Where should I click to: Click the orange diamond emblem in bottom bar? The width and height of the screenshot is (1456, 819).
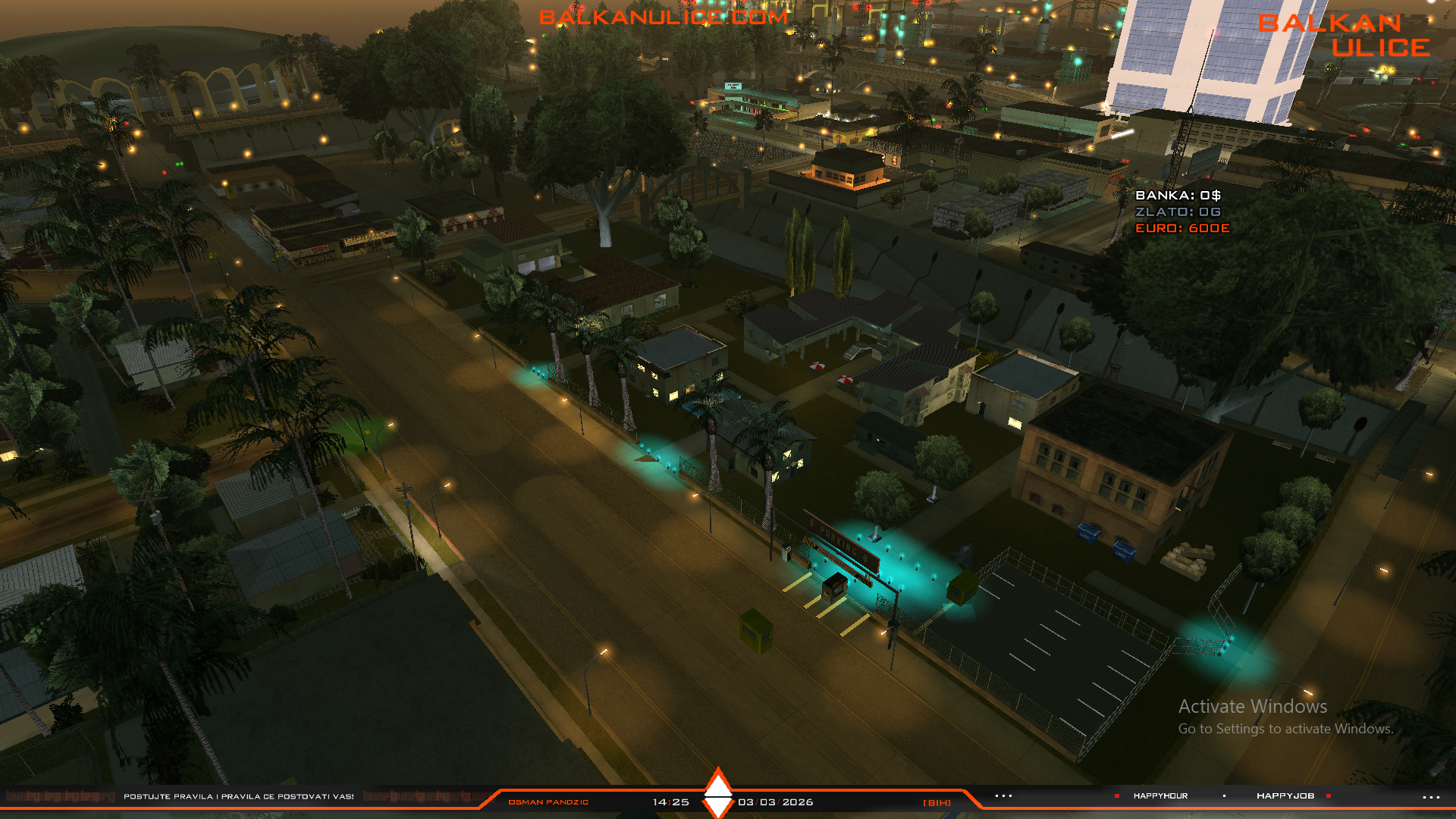click(717, 793)
